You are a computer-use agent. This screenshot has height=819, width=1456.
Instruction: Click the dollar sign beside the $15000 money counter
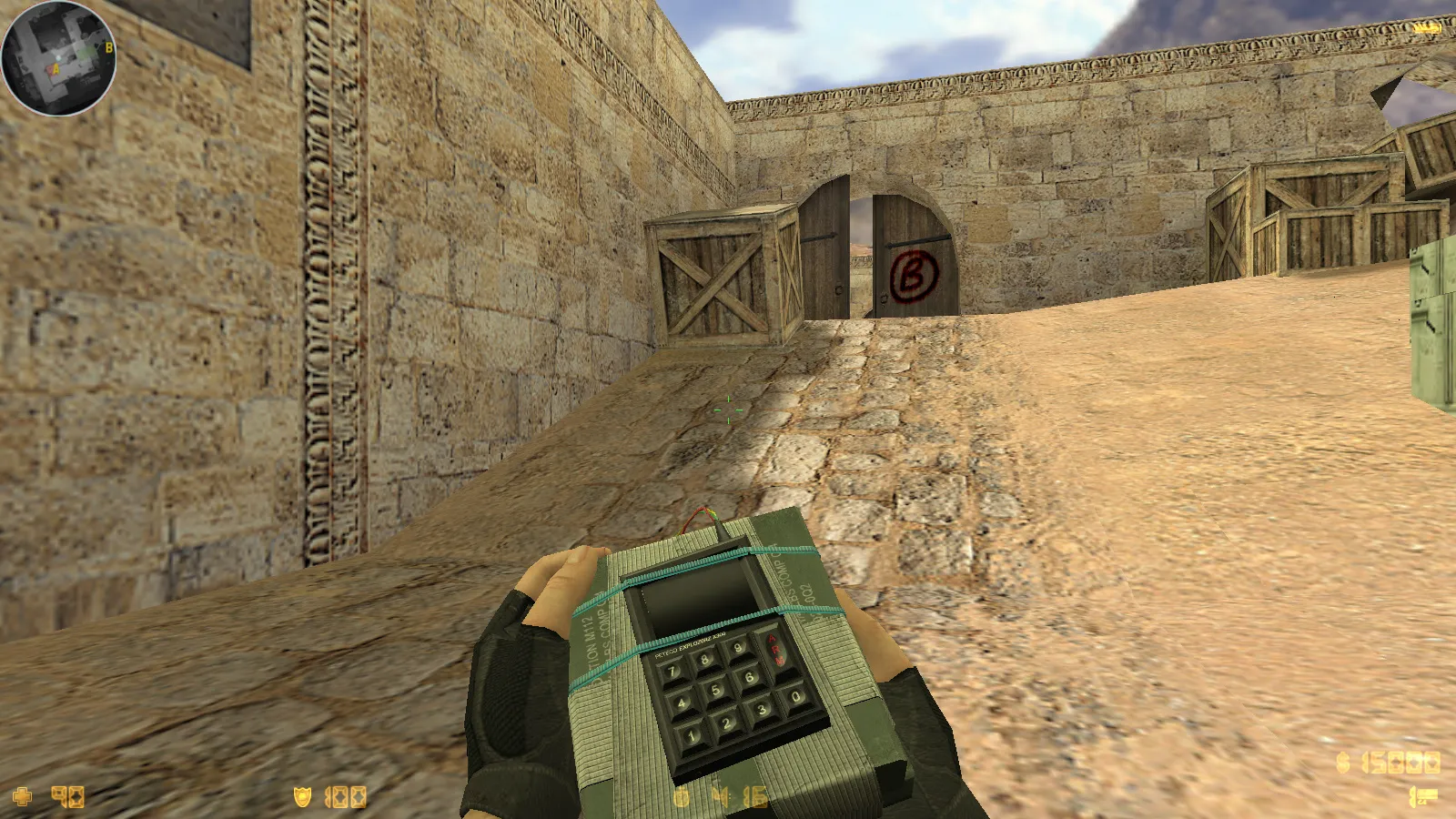(x=1341, y=763)
